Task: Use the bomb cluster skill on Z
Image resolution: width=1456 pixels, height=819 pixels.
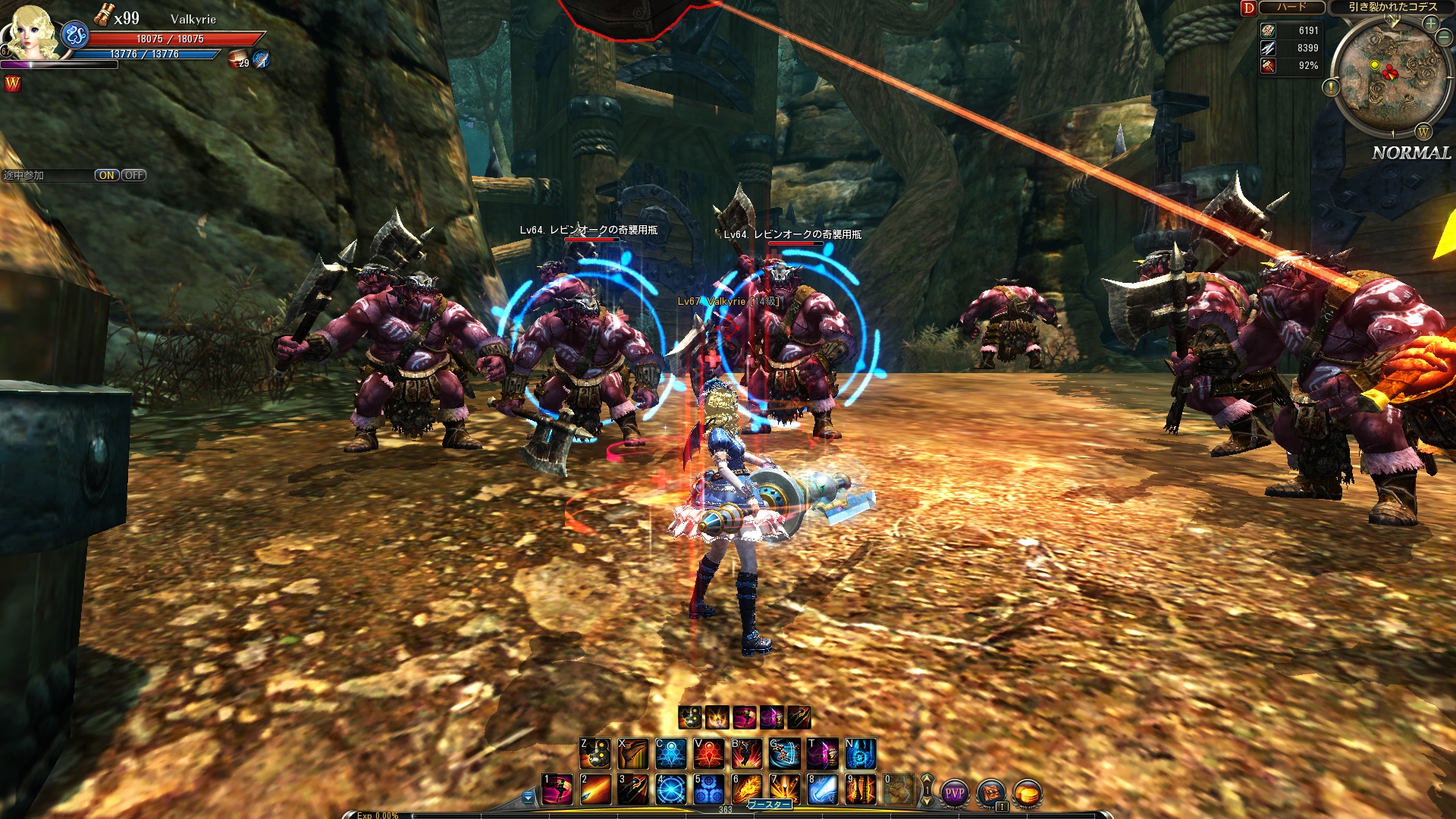Action: 595,754
